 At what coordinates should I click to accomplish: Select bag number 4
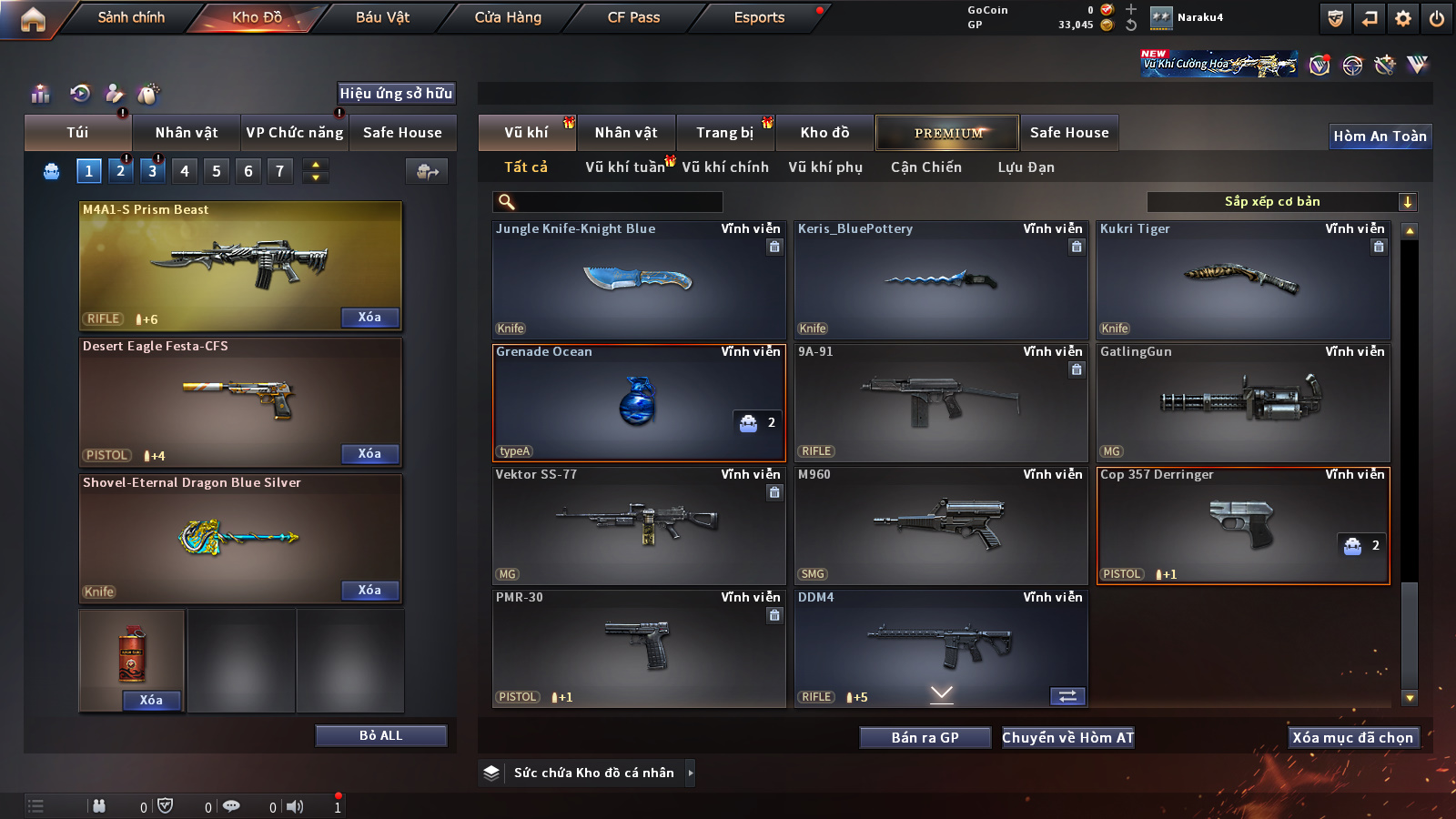coord(185,171)
